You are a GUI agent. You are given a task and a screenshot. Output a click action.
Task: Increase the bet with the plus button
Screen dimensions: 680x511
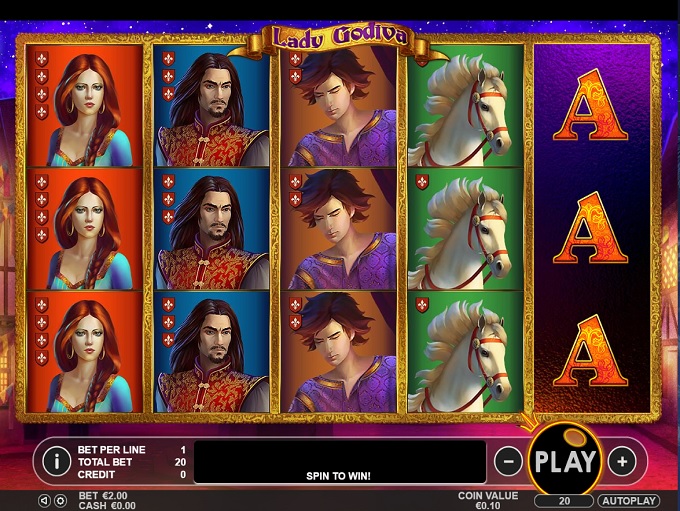coord(622,461)
